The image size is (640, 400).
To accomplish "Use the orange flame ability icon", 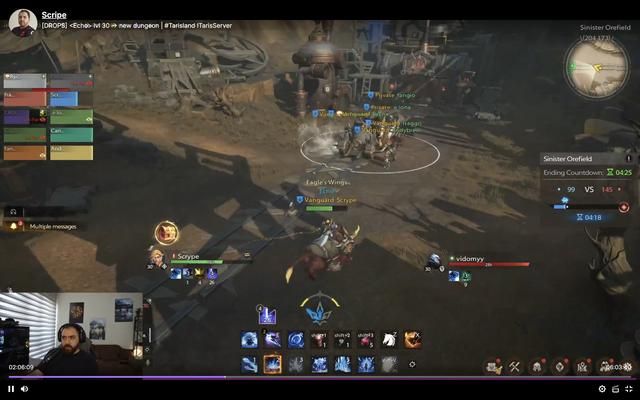I will (x=412, y=340).
